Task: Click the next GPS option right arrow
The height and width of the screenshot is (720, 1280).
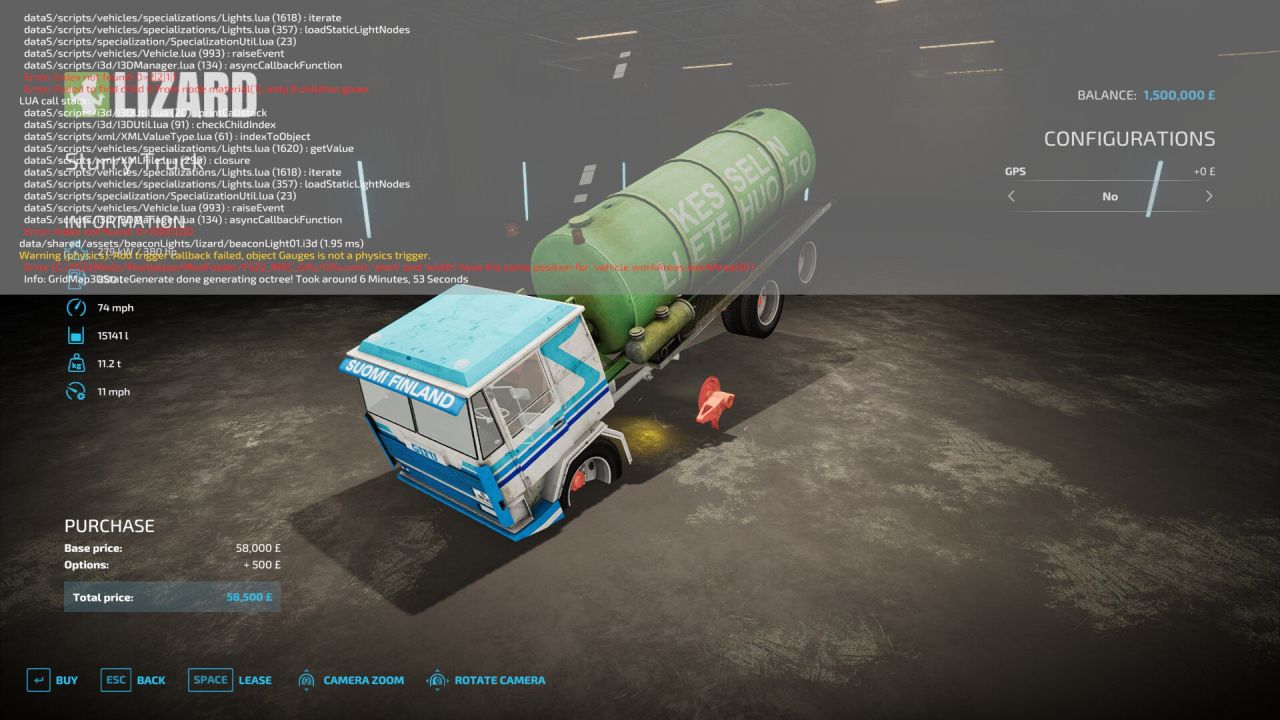Action: coord(1209,197)
